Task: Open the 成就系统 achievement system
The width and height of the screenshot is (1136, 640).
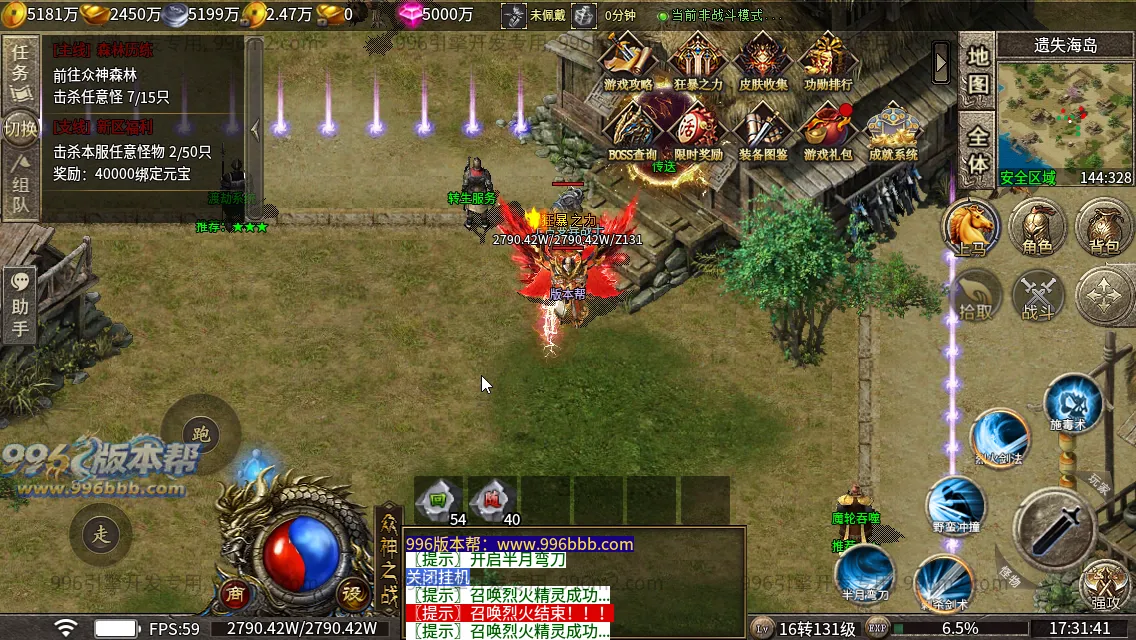Action: point(893,130)
